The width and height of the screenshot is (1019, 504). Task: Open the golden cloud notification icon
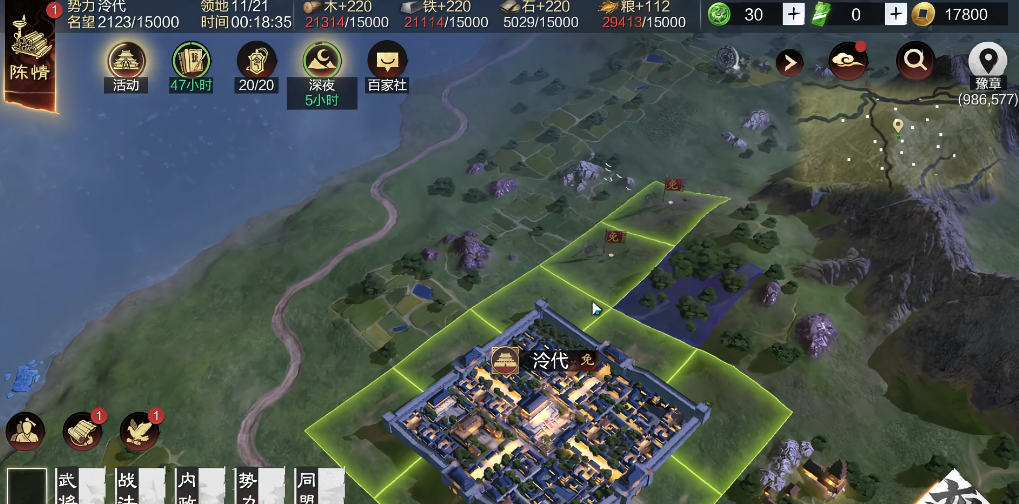pos(848,62)
